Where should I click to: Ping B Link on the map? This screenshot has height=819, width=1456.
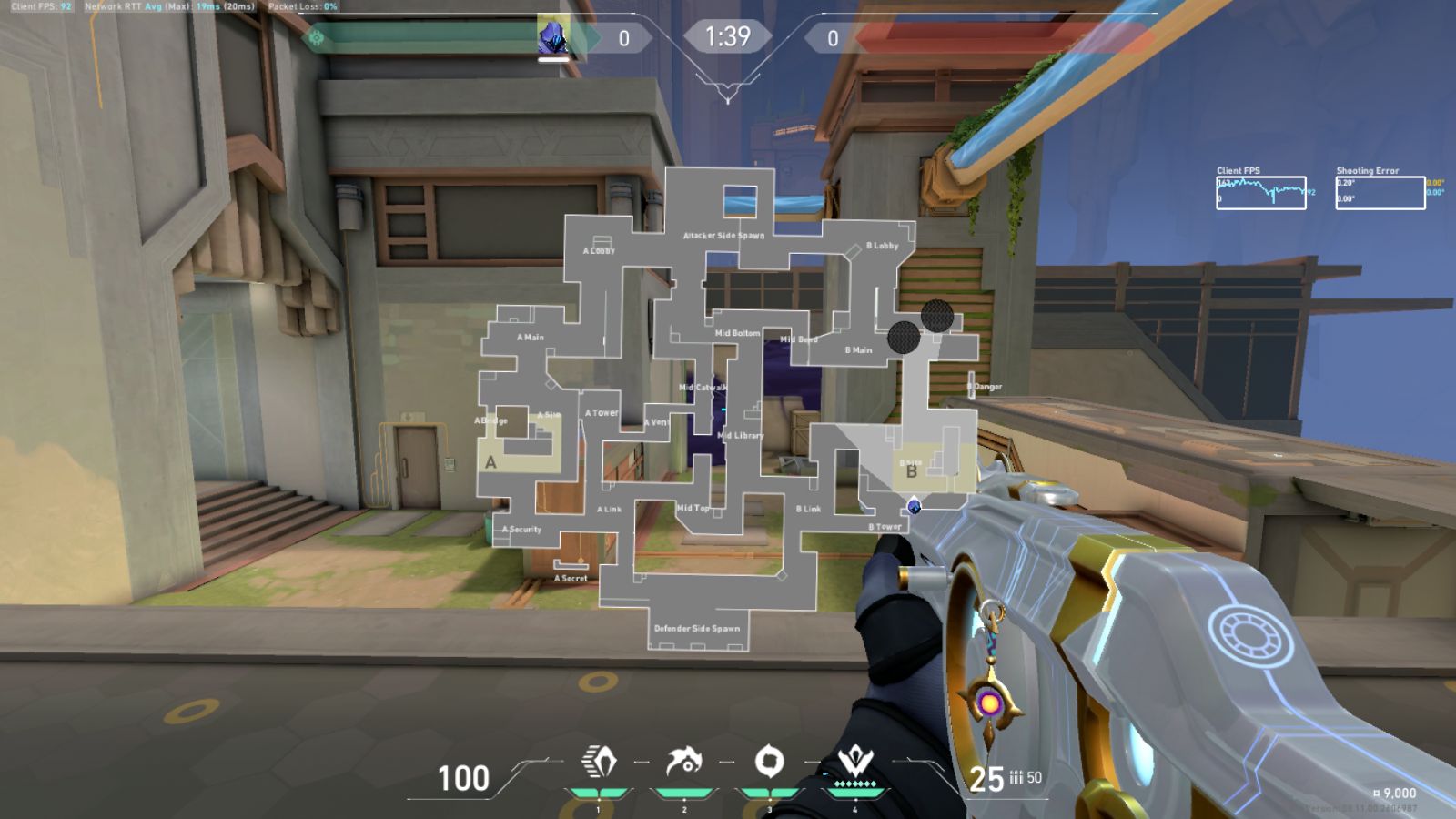[x=808, y=509]
